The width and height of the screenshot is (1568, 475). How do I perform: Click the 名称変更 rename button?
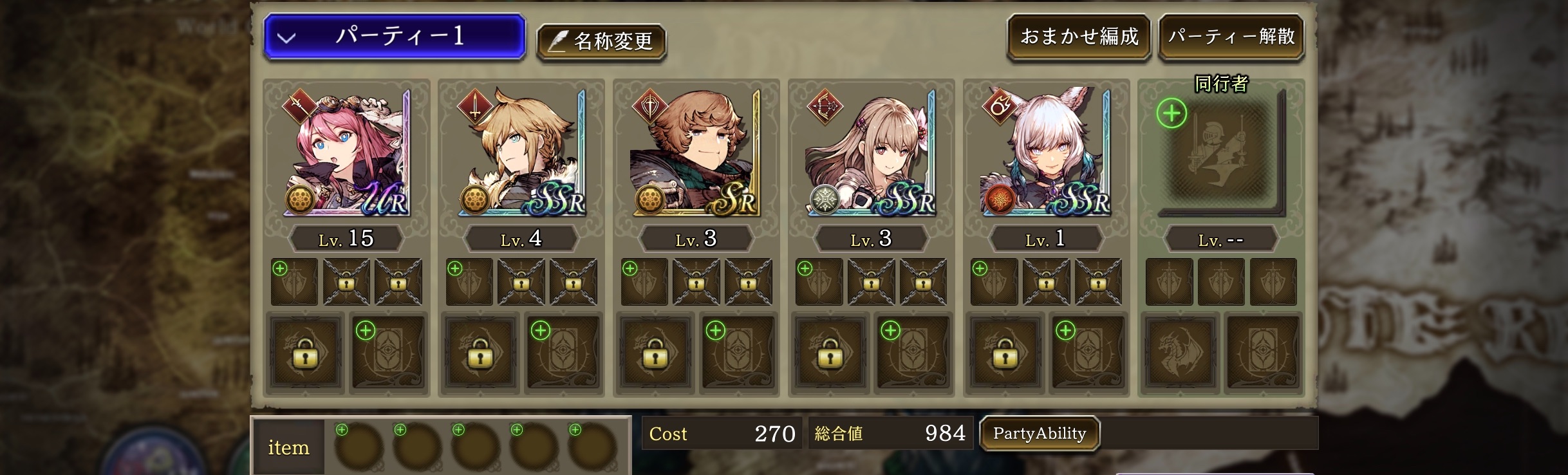tap(602, 43)
